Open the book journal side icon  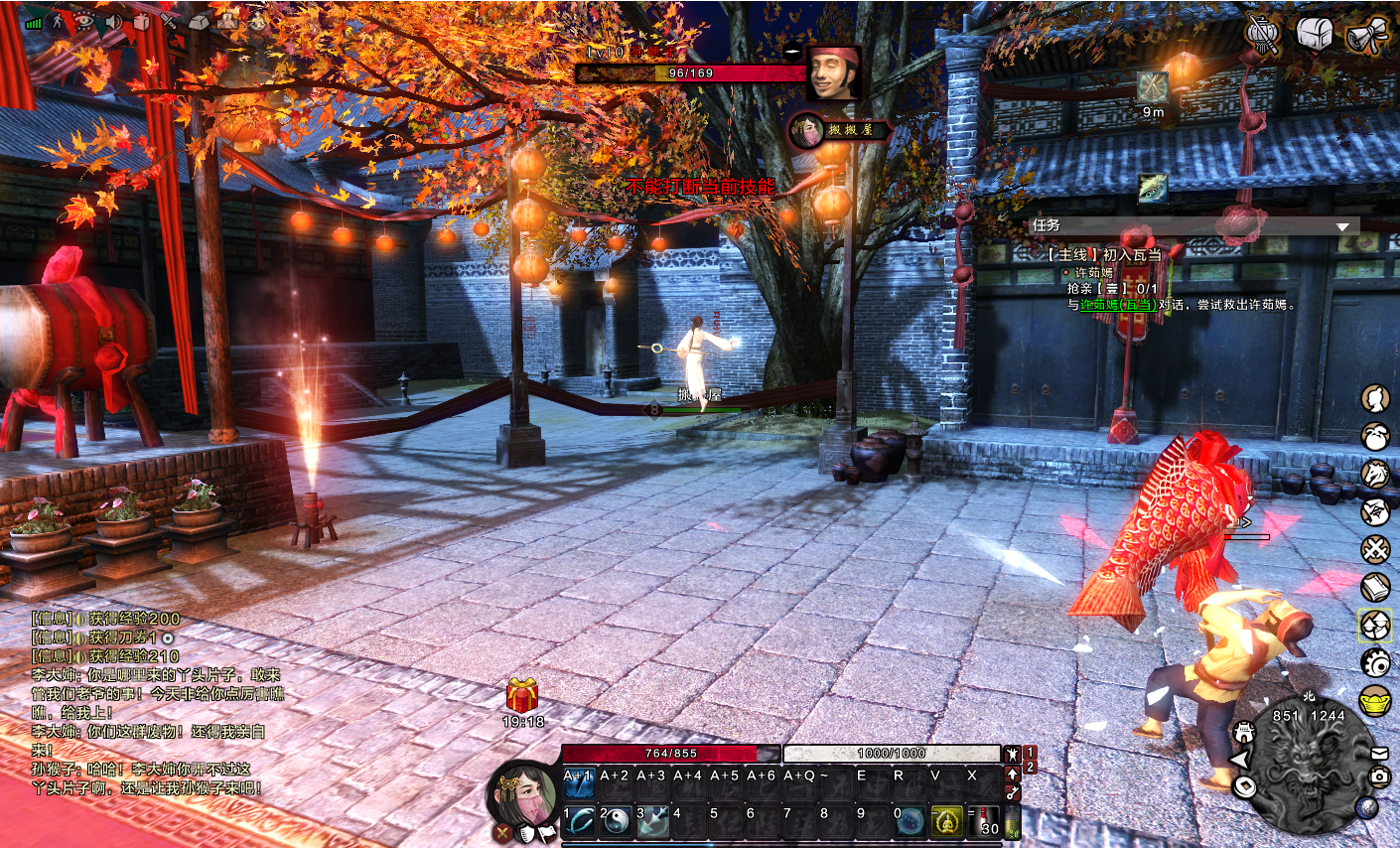[x=1375, y=587]
